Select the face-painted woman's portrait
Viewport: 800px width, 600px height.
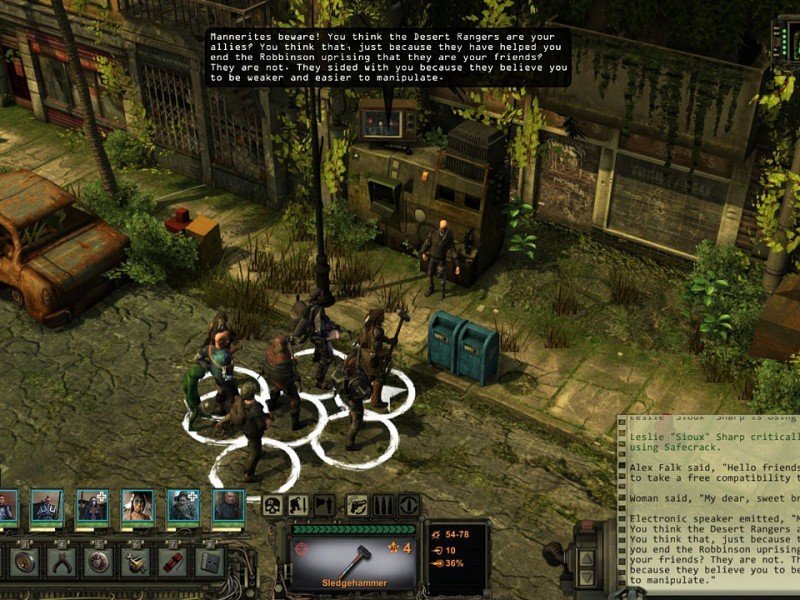(x=138, y=505)
